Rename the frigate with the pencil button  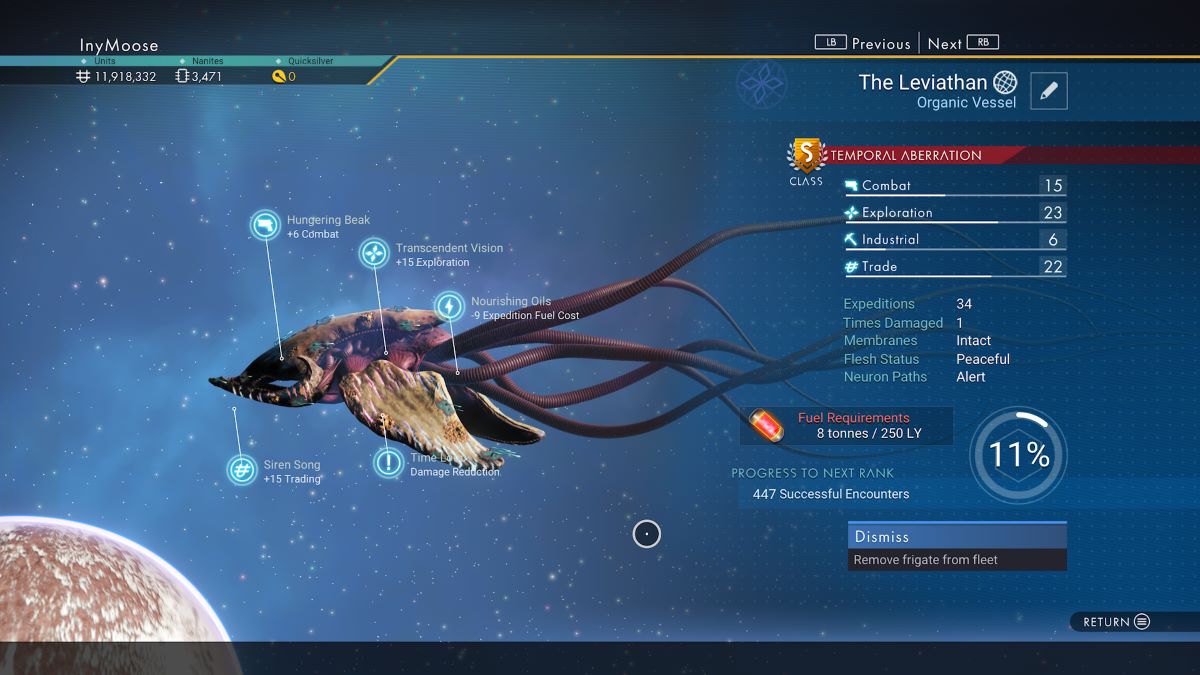[x=1048, y=91]
